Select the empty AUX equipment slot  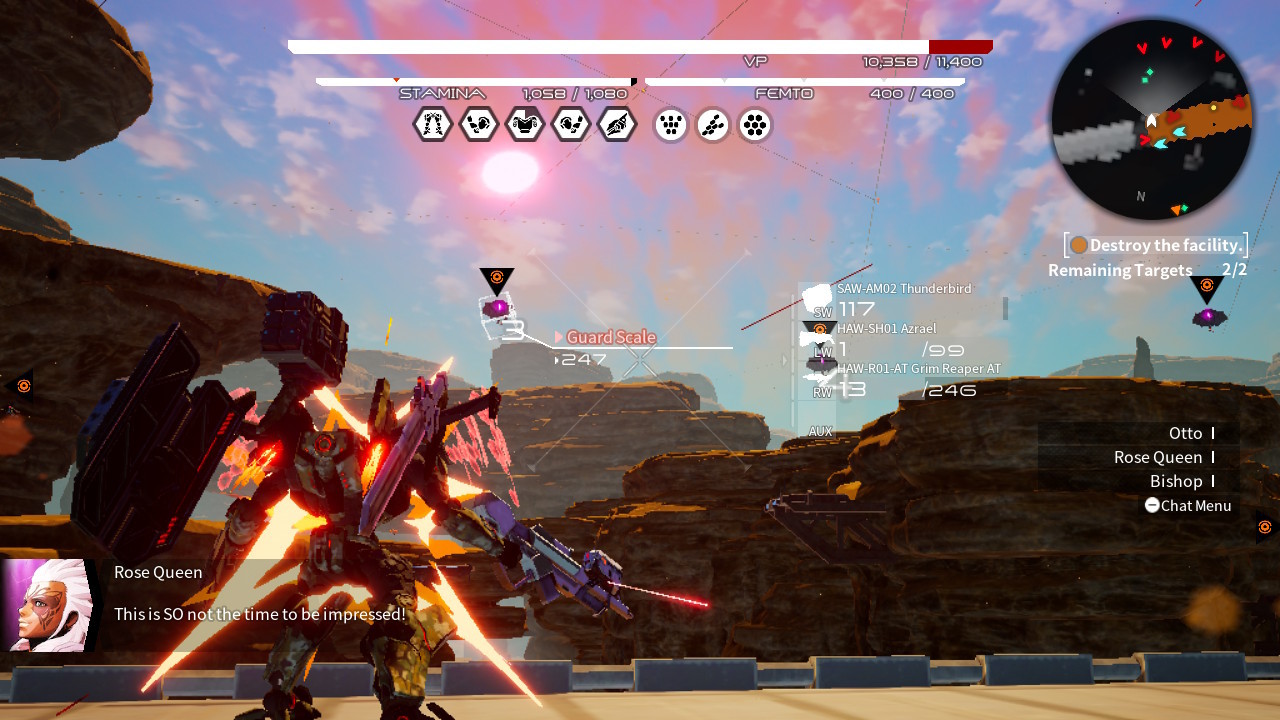click(x=820, y=431)
